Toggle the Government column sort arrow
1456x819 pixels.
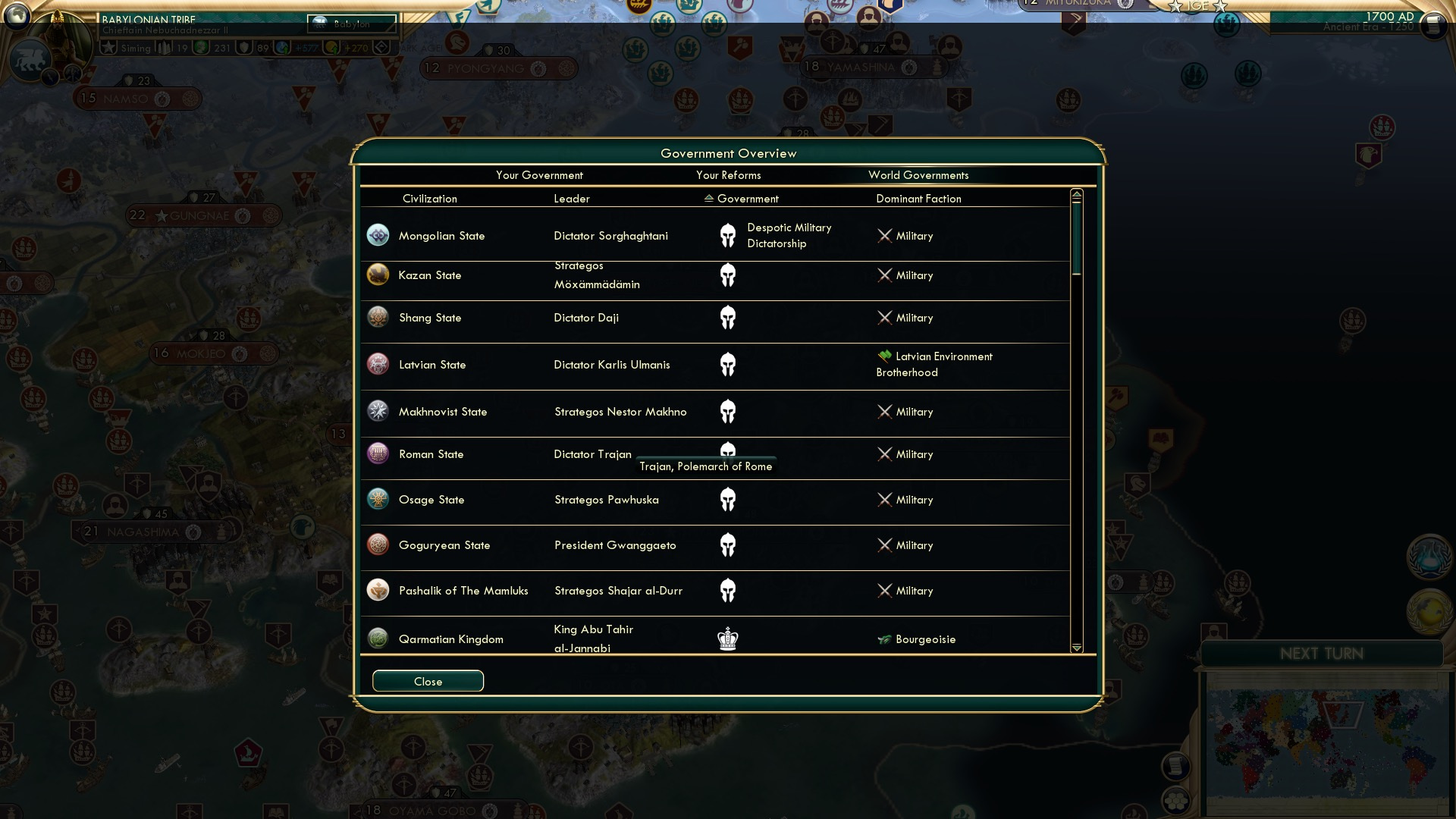(x=708, y=199)
